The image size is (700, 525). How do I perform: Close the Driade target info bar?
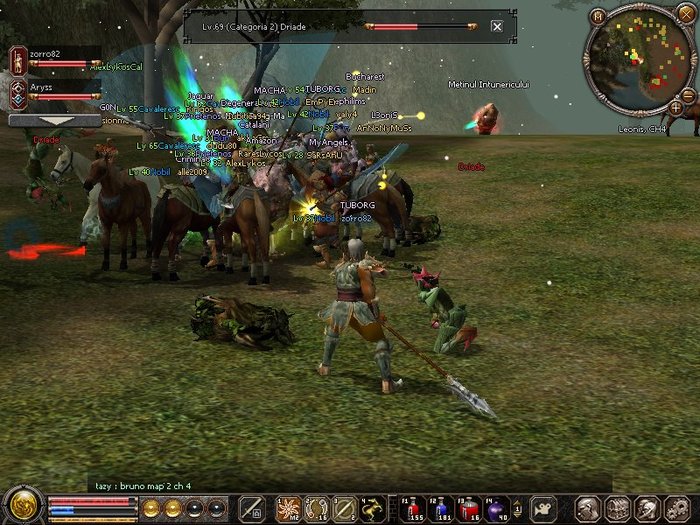[497, 26]
